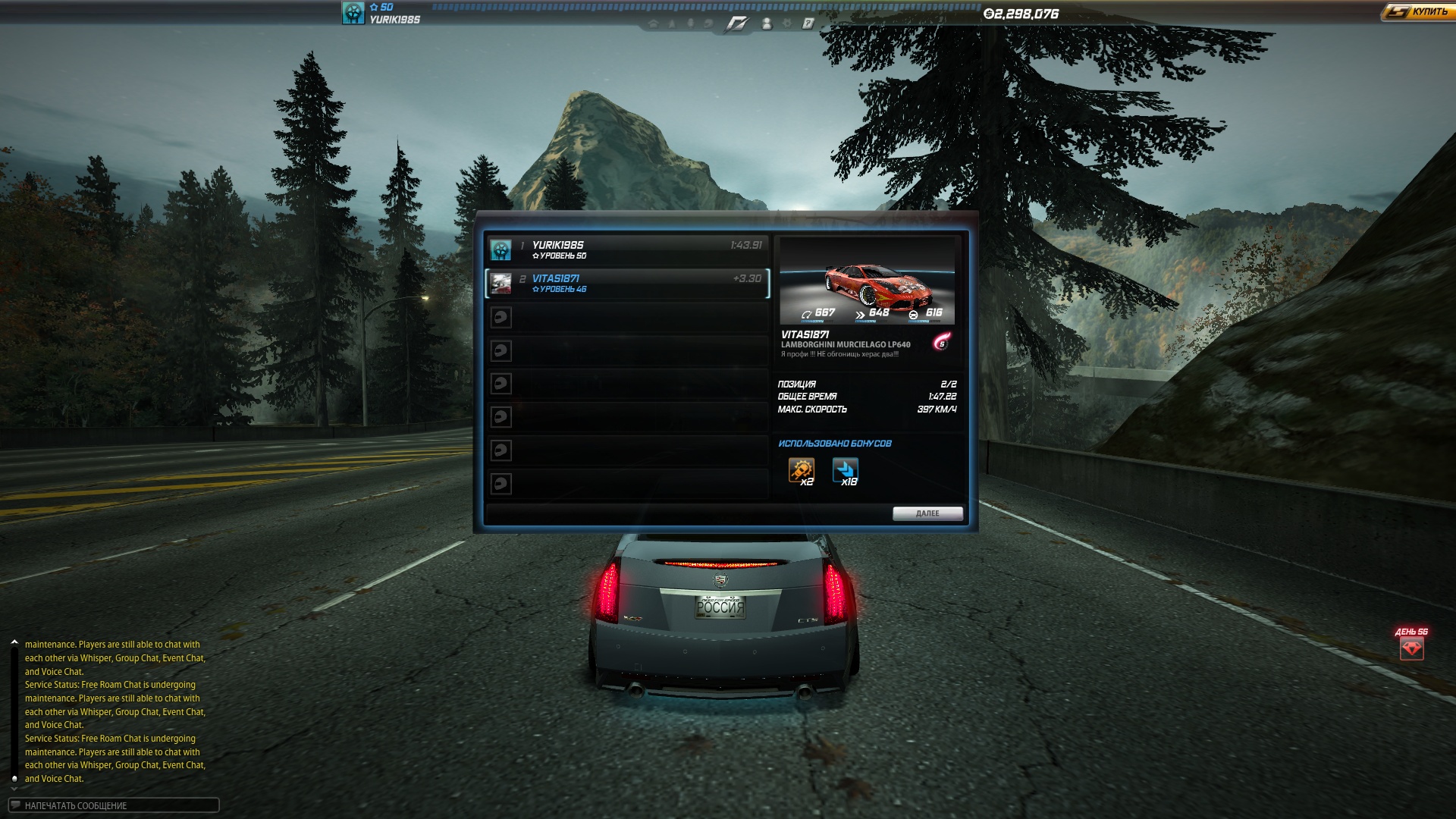Select VITAS1871 second-place result row

[627, 283]
